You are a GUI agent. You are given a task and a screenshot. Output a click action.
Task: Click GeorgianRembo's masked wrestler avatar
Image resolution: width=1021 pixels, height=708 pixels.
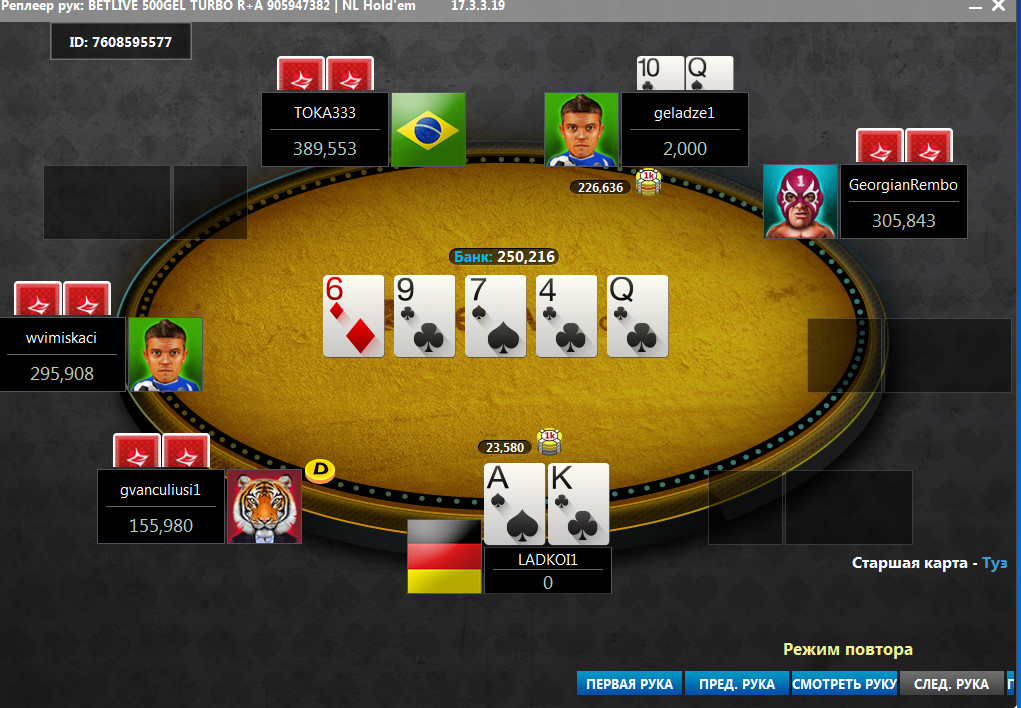(800, 201)
